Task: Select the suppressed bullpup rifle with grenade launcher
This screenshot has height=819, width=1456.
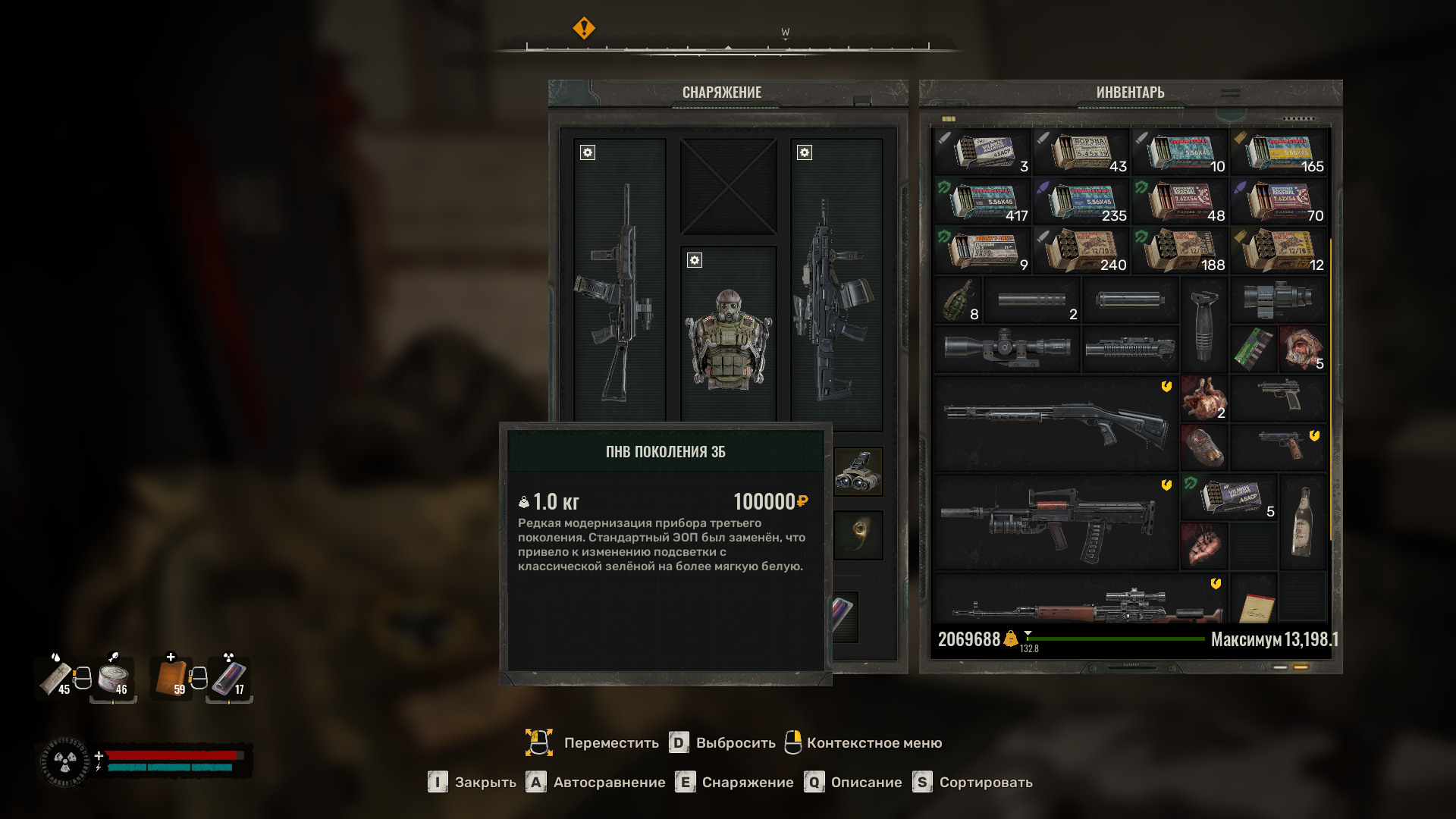Action: coord(1056,522)
